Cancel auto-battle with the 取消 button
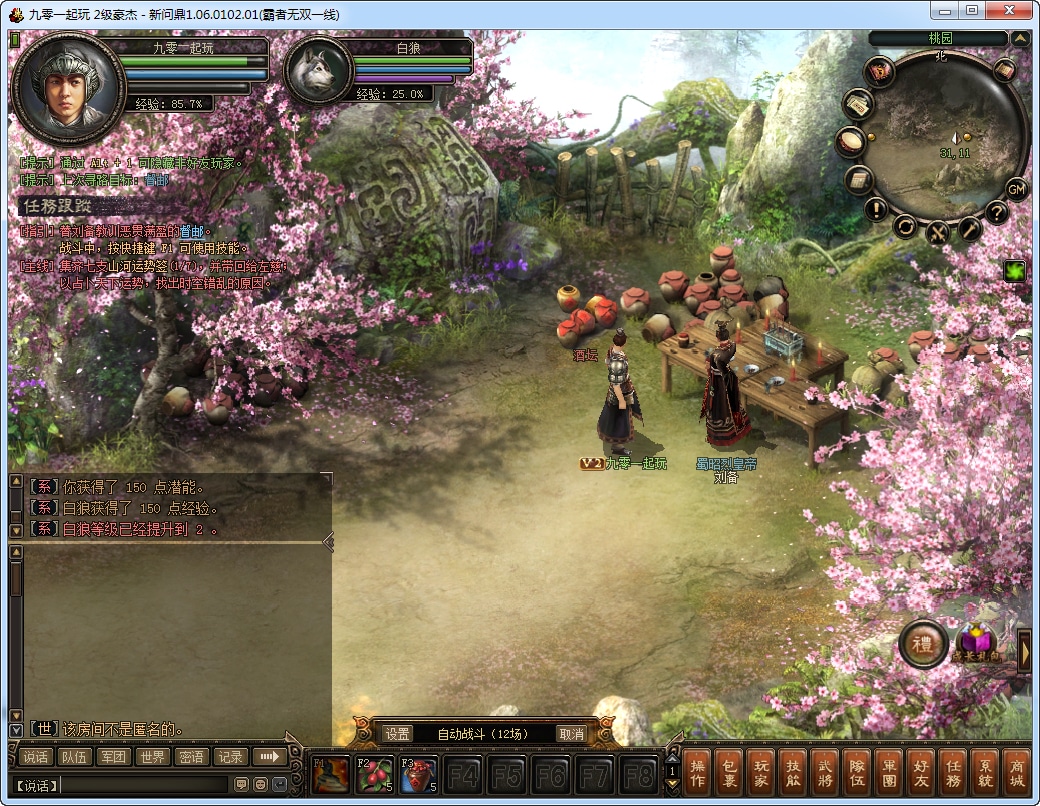The width and height of the screenshot is (1040, 806). (x=570, y=733)
